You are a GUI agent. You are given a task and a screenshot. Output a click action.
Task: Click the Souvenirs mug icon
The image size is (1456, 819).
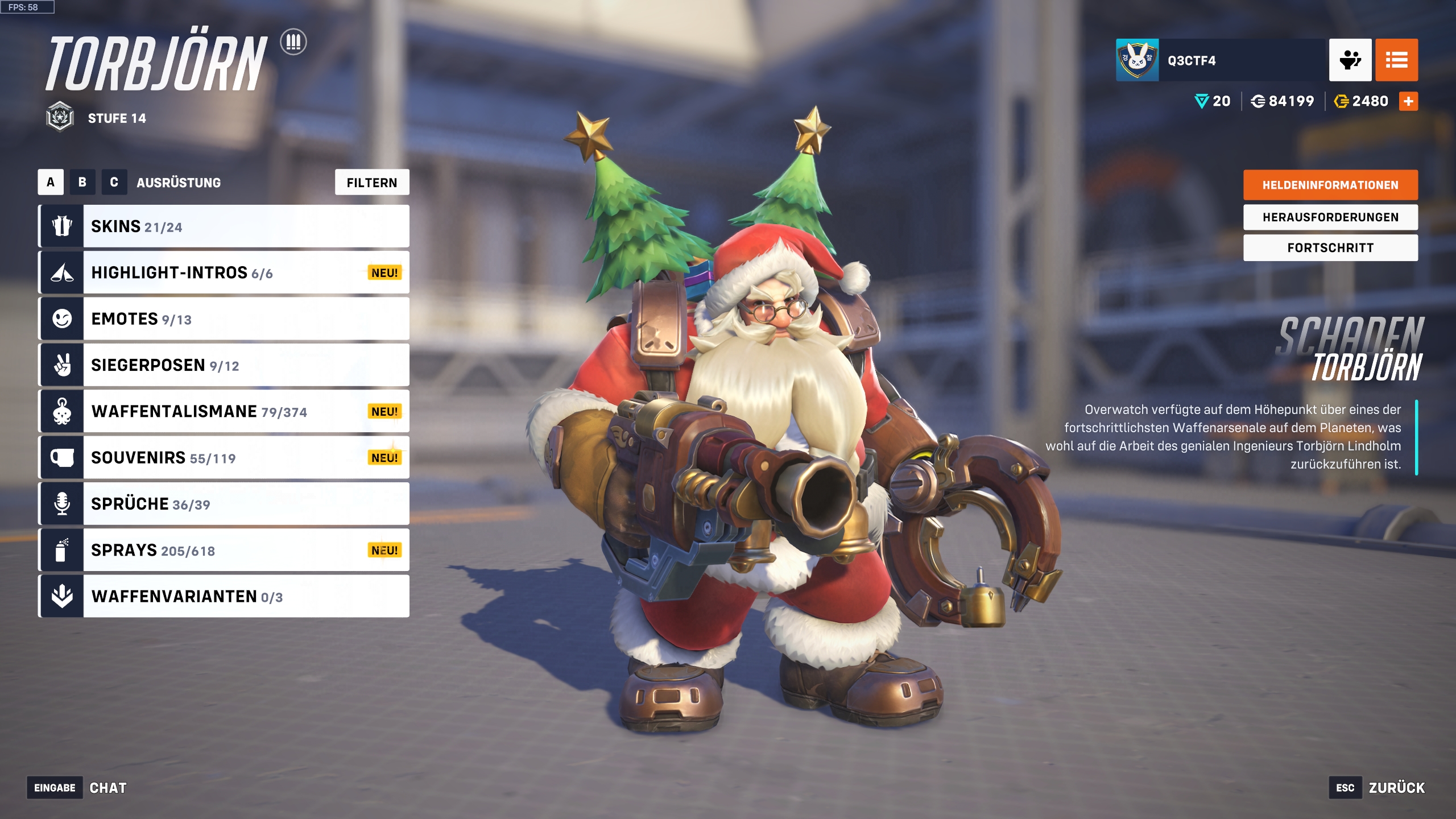pos(63,457)
